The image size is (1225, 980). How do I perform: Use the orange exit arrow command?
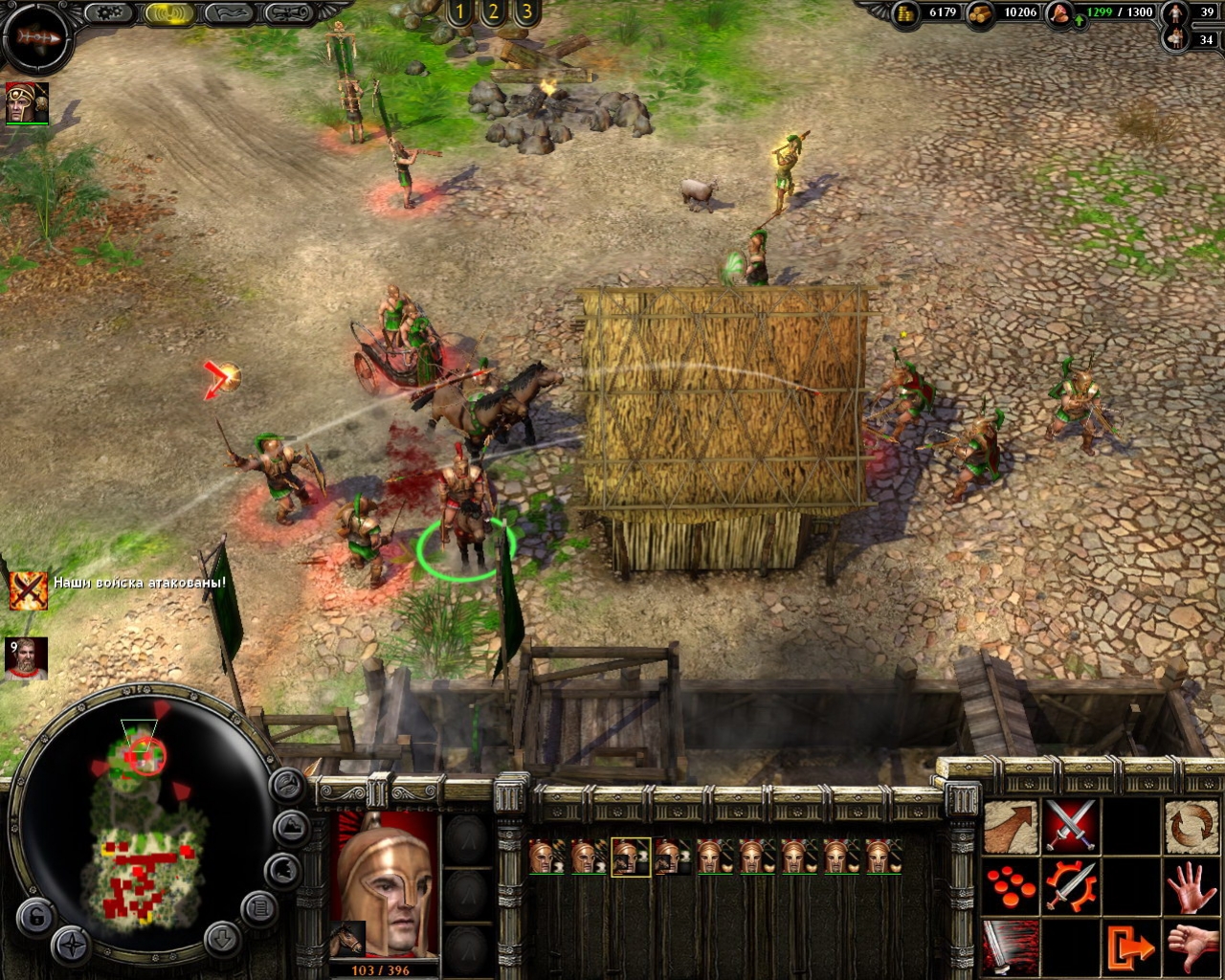pos(1130,947)
